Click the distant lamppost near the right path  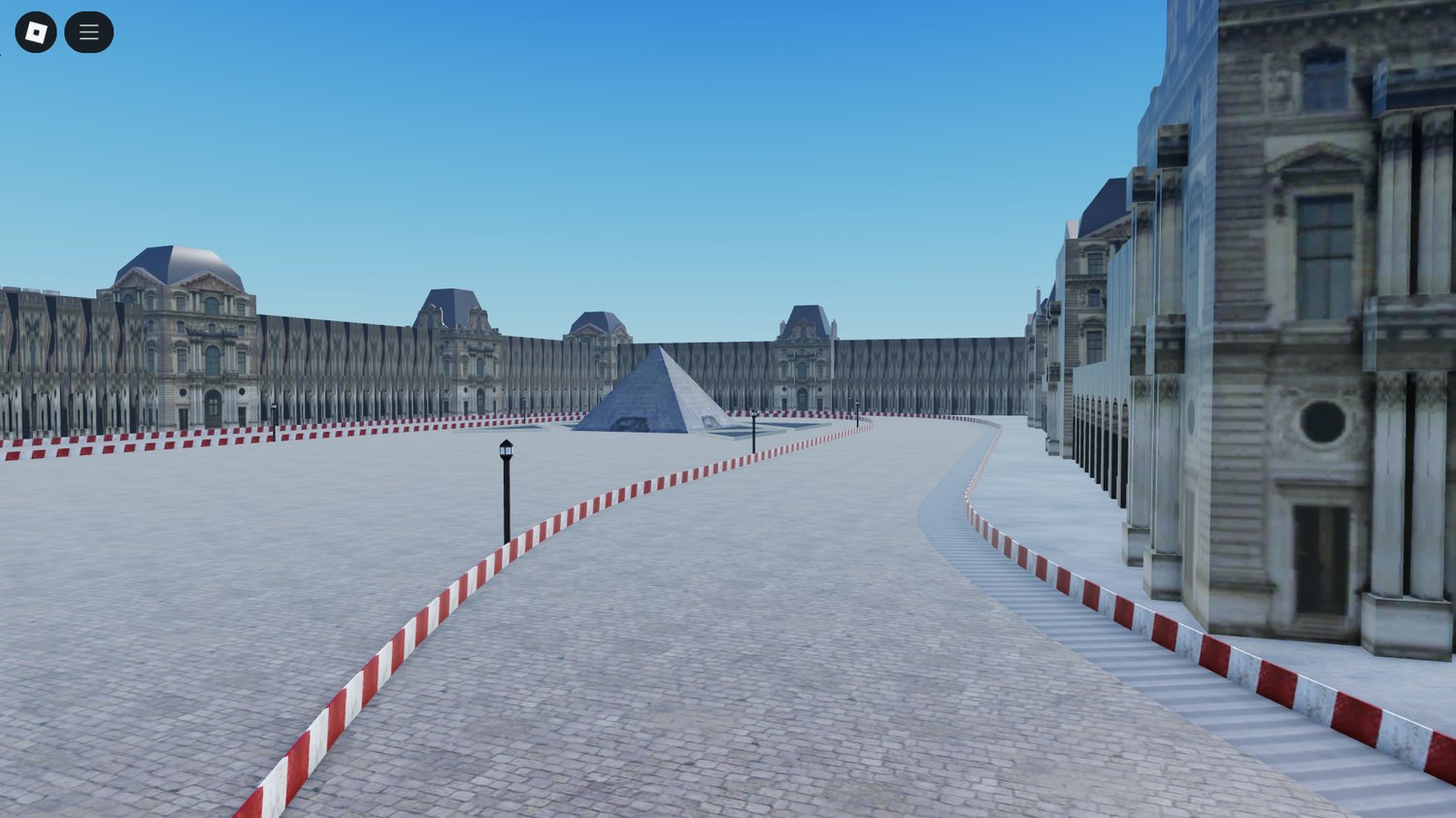[x=857, y=412]
